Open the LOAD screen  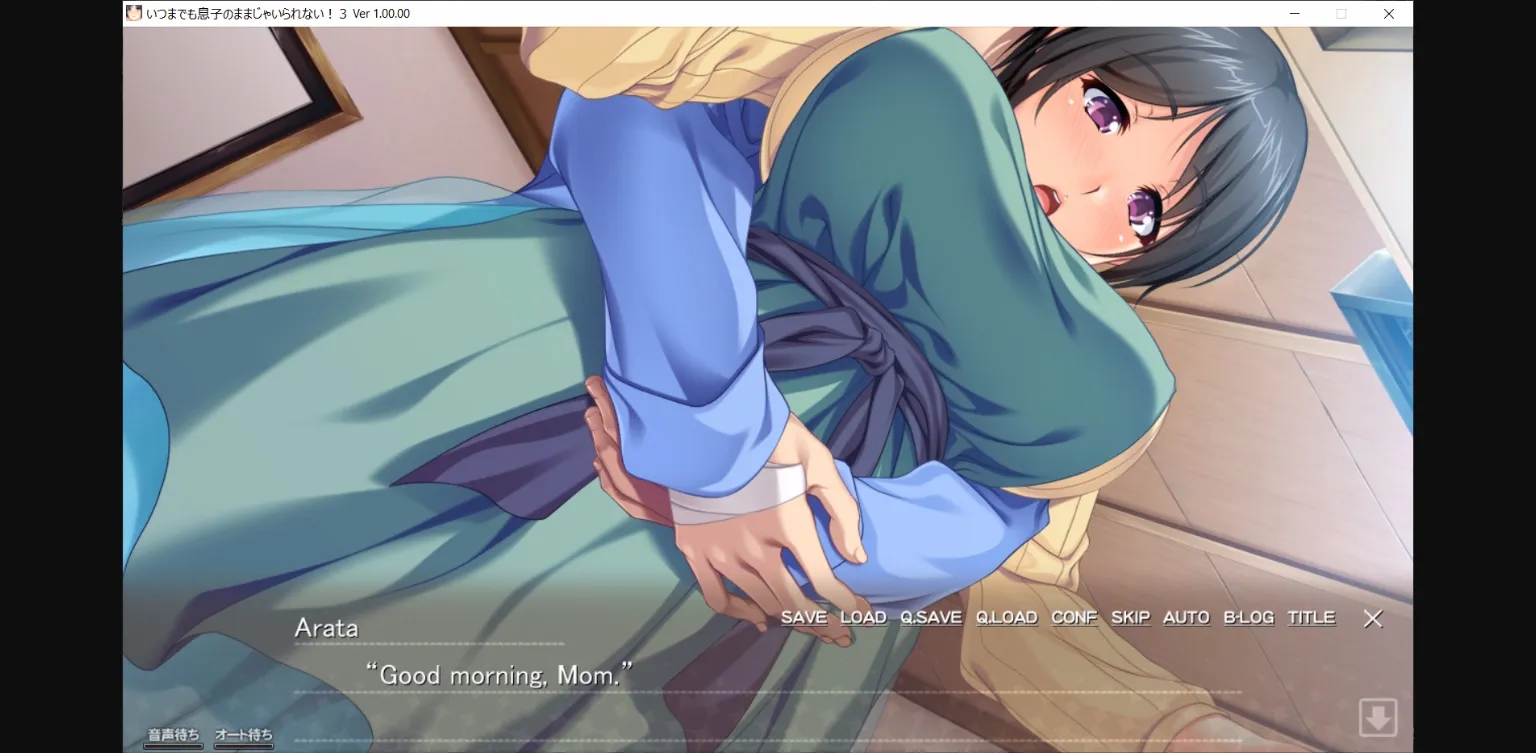point(863,617)
